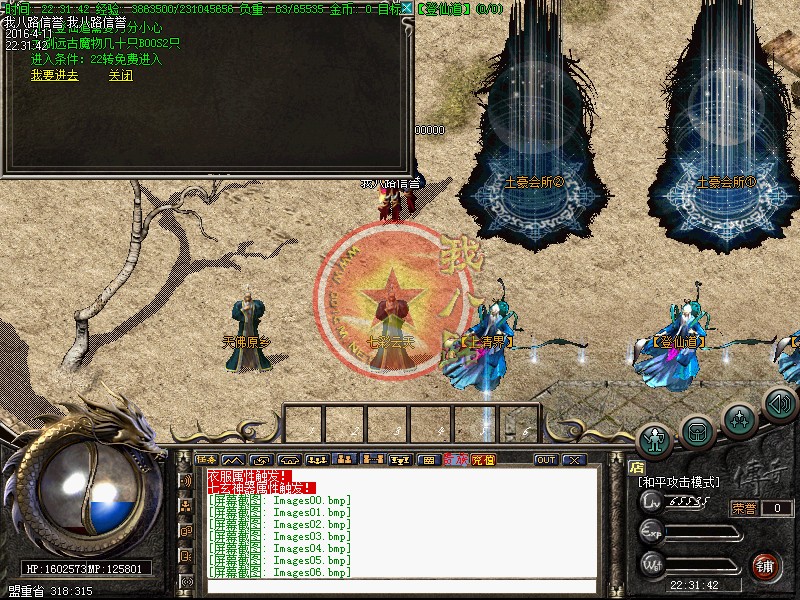Viewport: 800px width, 600px height.
Task: Click the X button beside OUT
Action: (573, 459)
